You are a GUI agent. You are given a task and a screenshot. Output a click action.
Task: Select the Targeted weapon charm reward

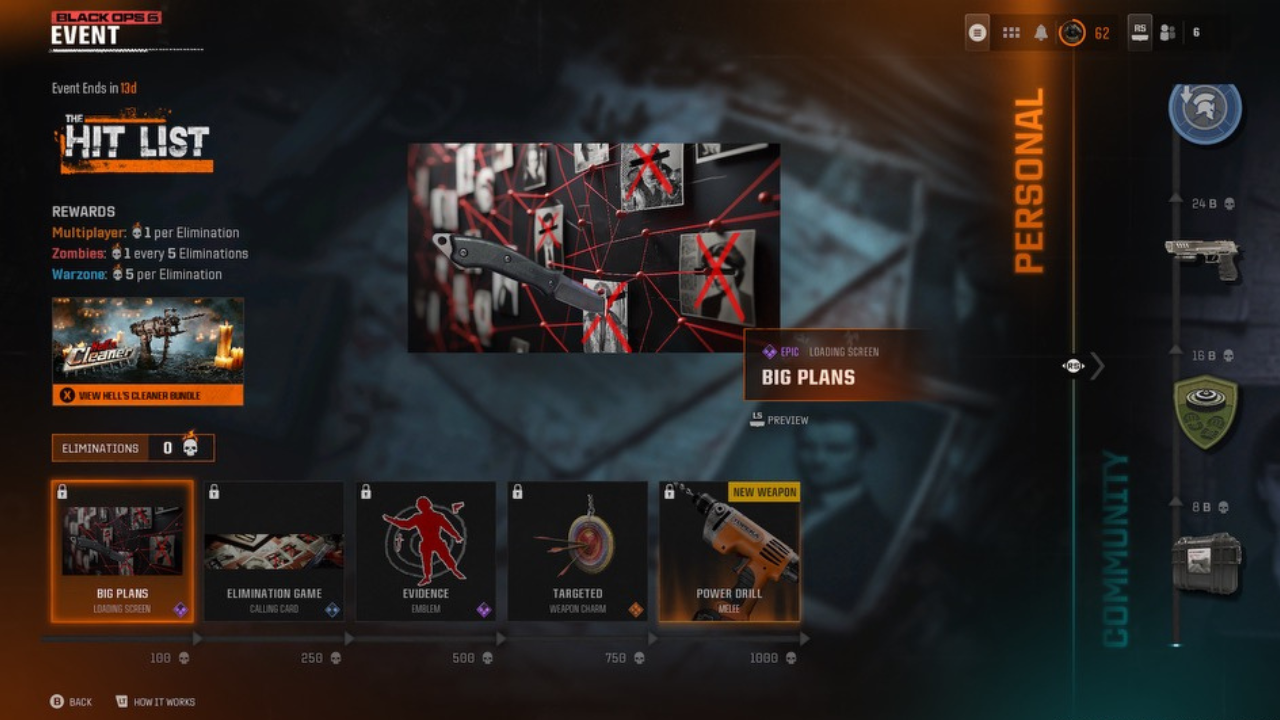click(x=578, y=551)
